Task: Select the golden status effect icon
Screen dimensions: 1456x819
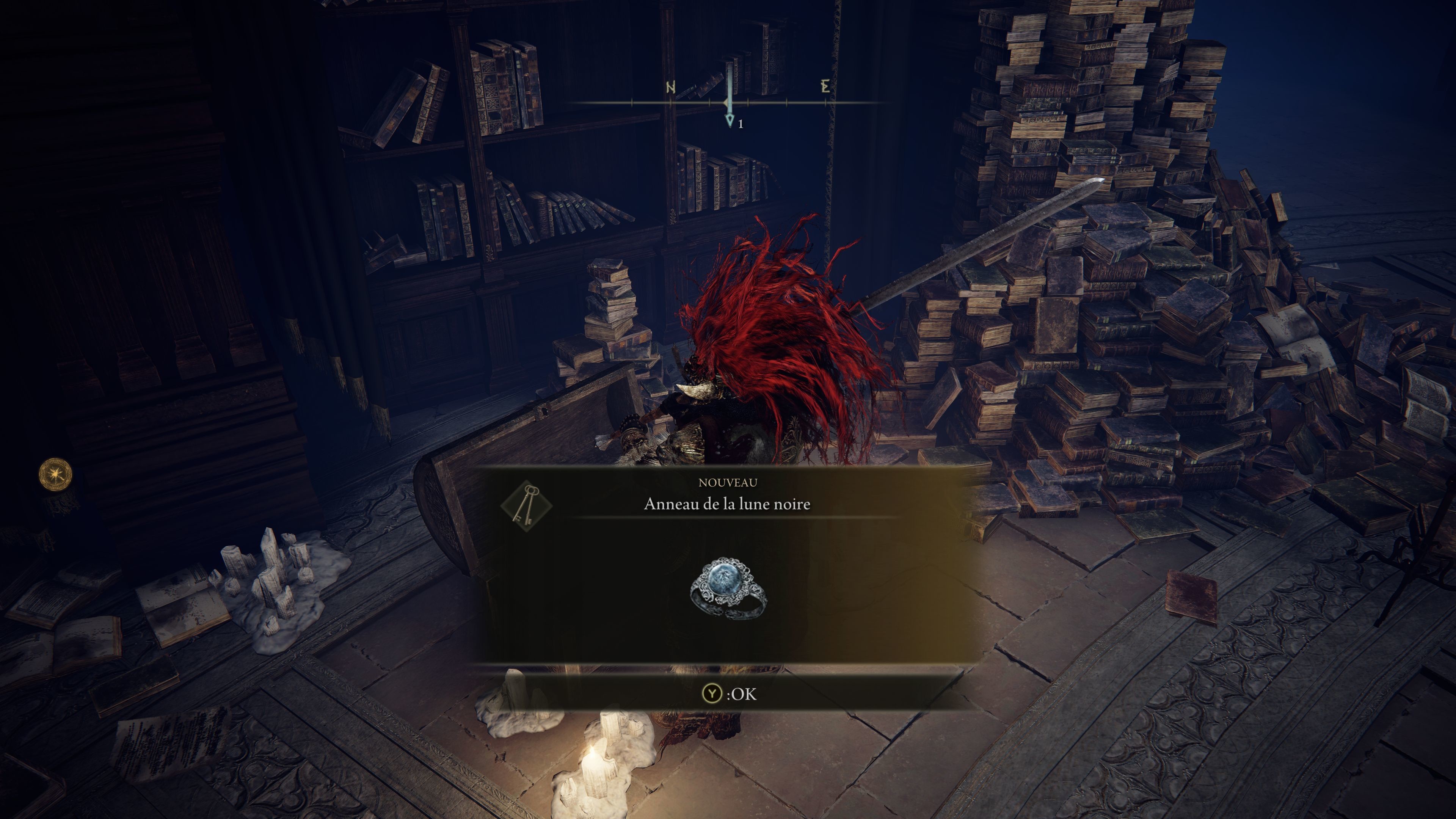Action: 55,474
